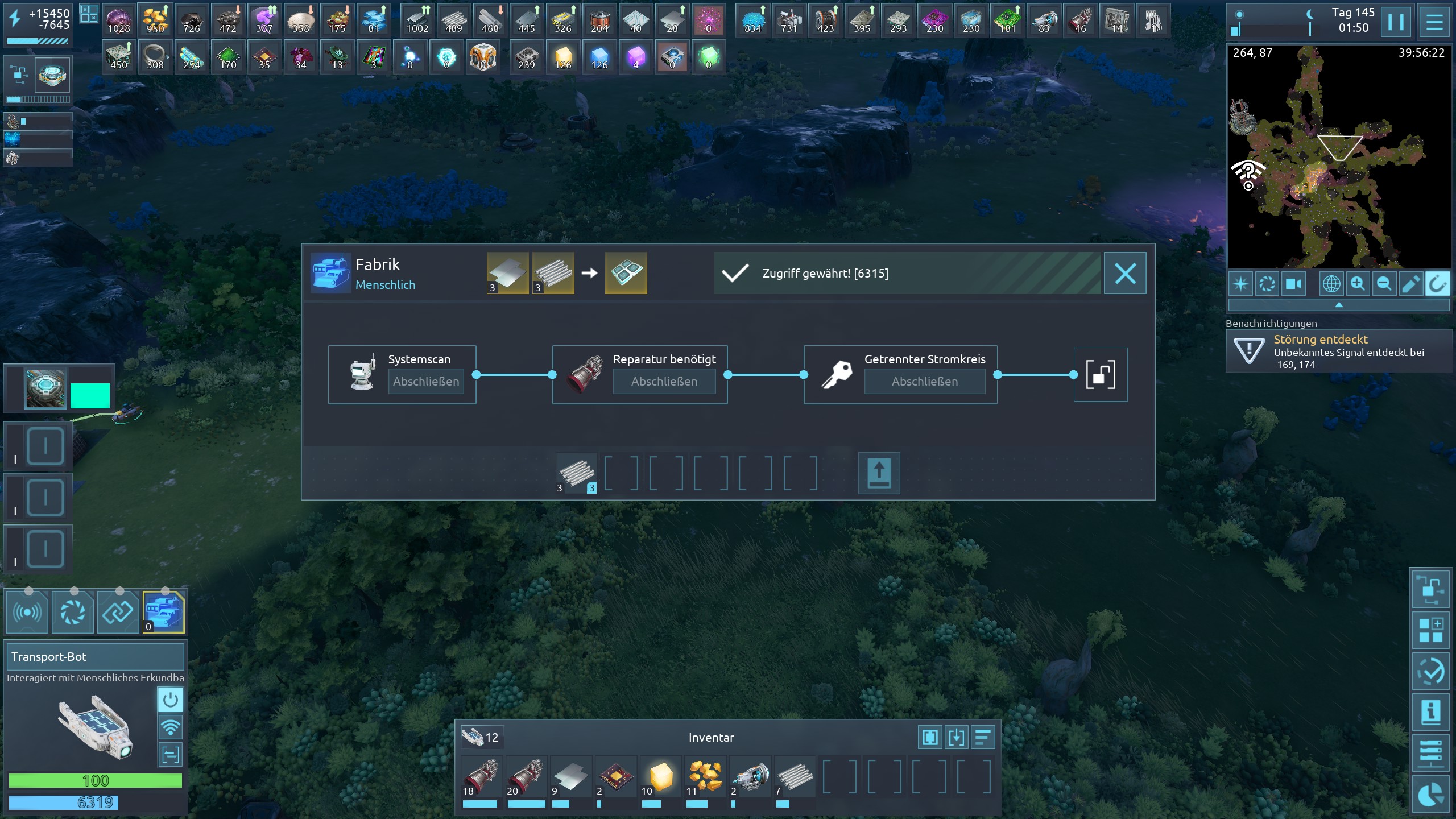1456x819 pixels.
Task: Close the Fabrik dialog window
Action: [1124, 274]
